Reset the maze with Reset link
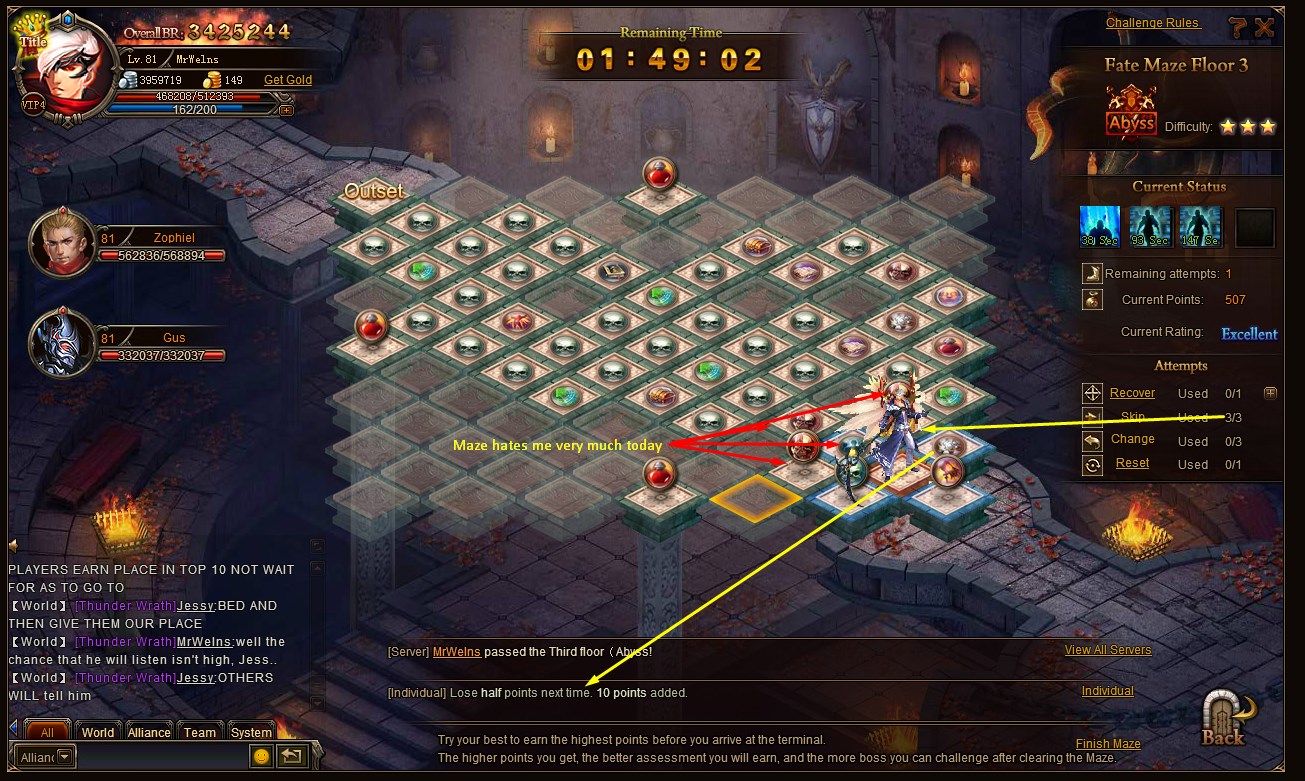The height and width of the screenshot is (781, 1305). coord(1132,463)
